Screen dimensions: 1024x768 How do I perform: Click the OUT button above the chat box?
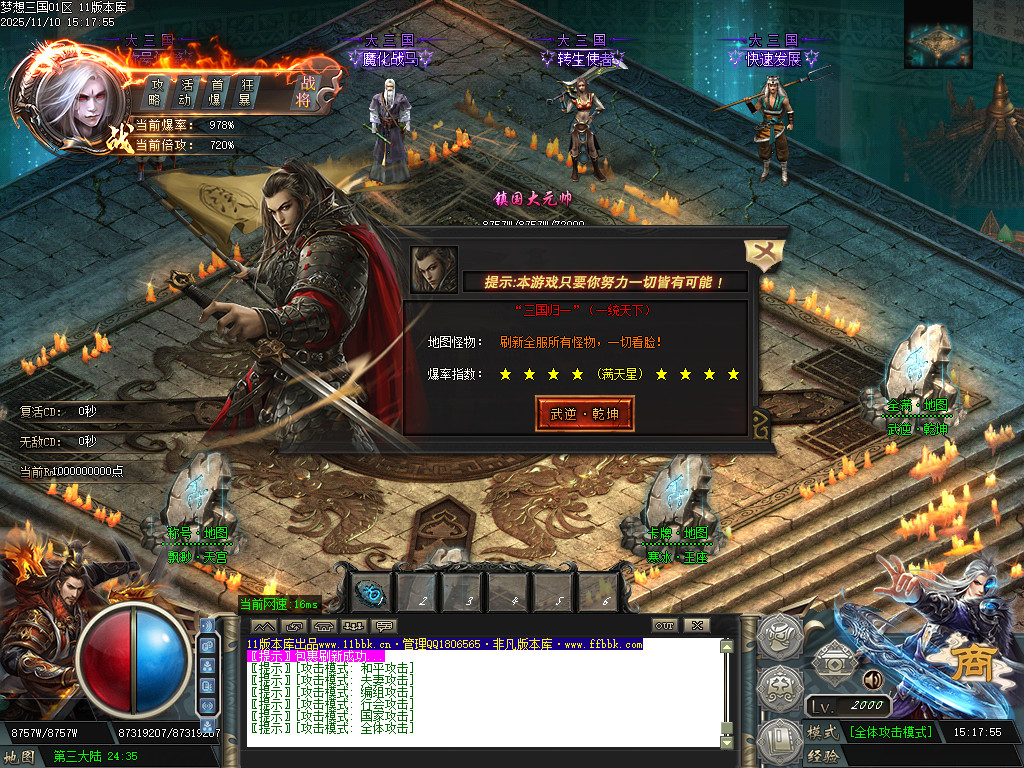[665, 626]
